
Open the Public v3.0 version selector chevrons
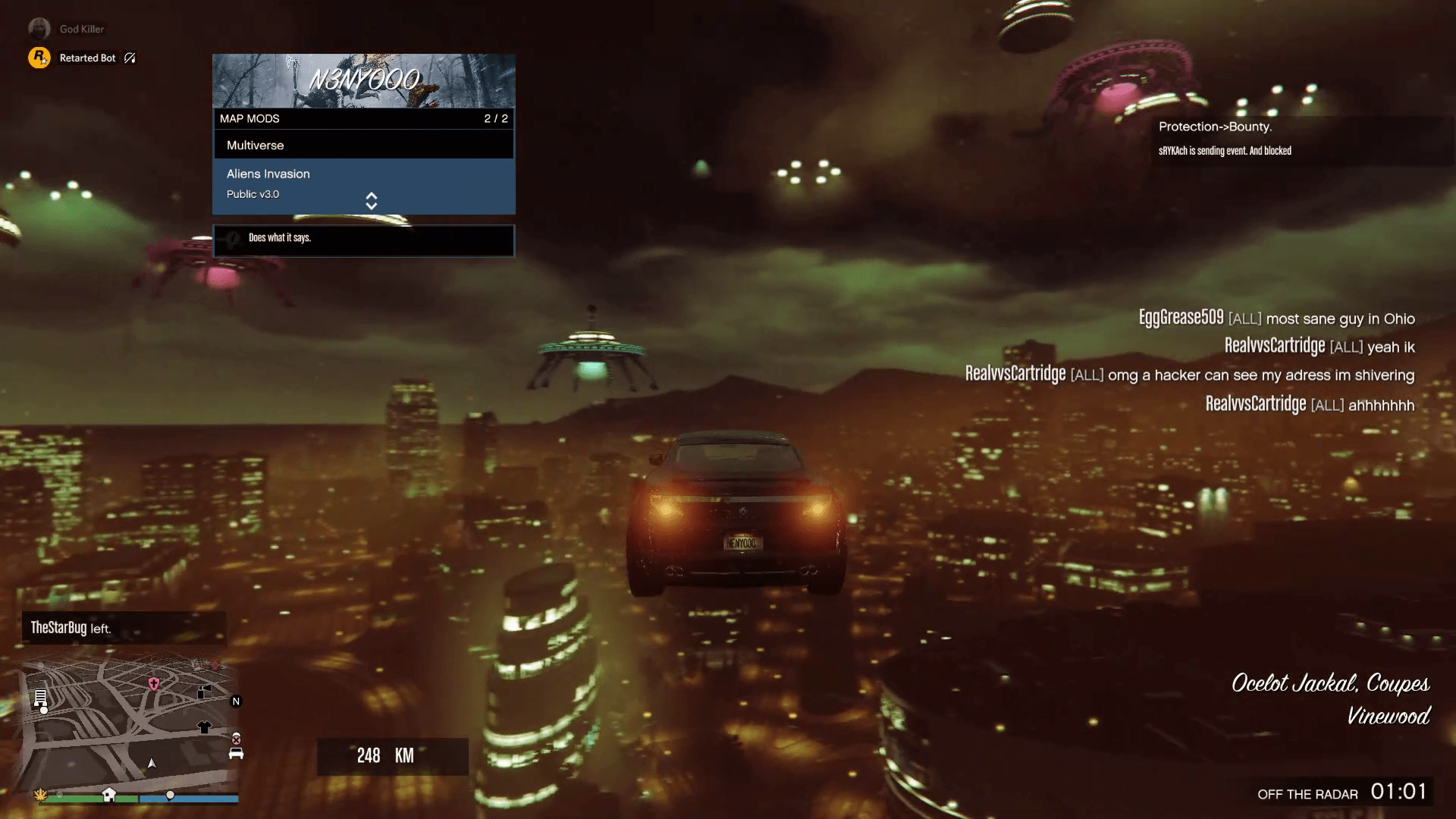pyautogui.click(x=372, y=201)
